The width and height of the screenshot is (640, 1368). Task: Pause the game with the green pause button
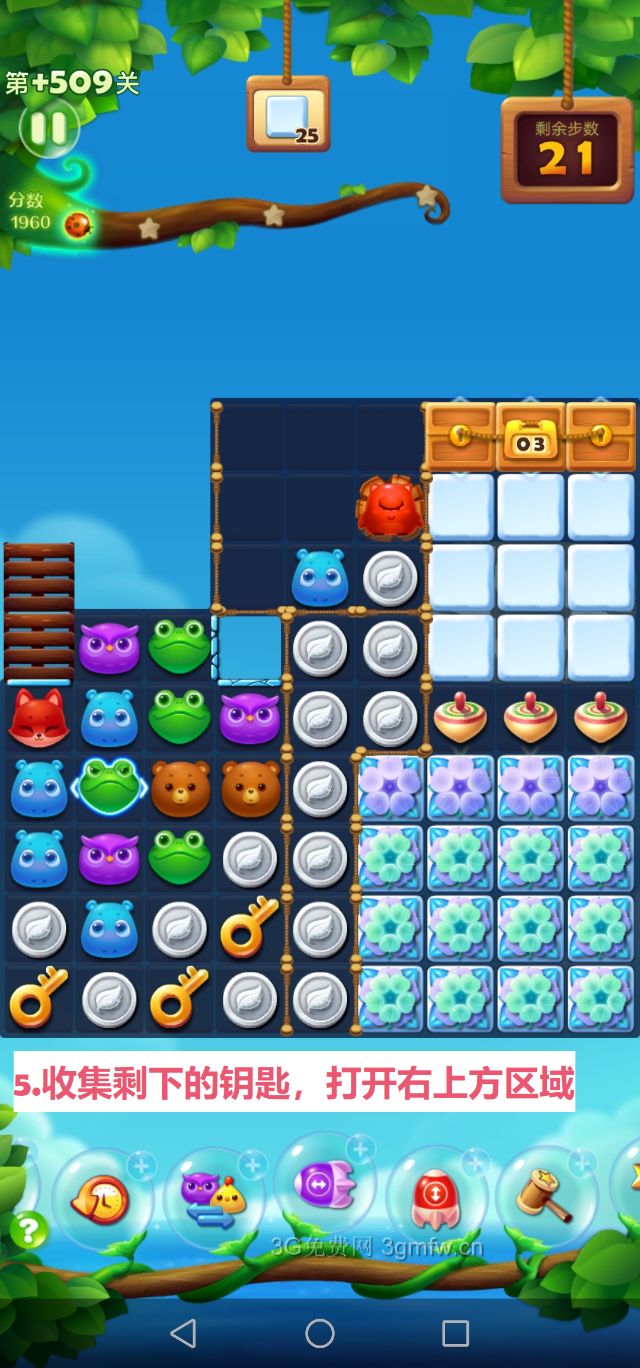(x=48, y=127)
